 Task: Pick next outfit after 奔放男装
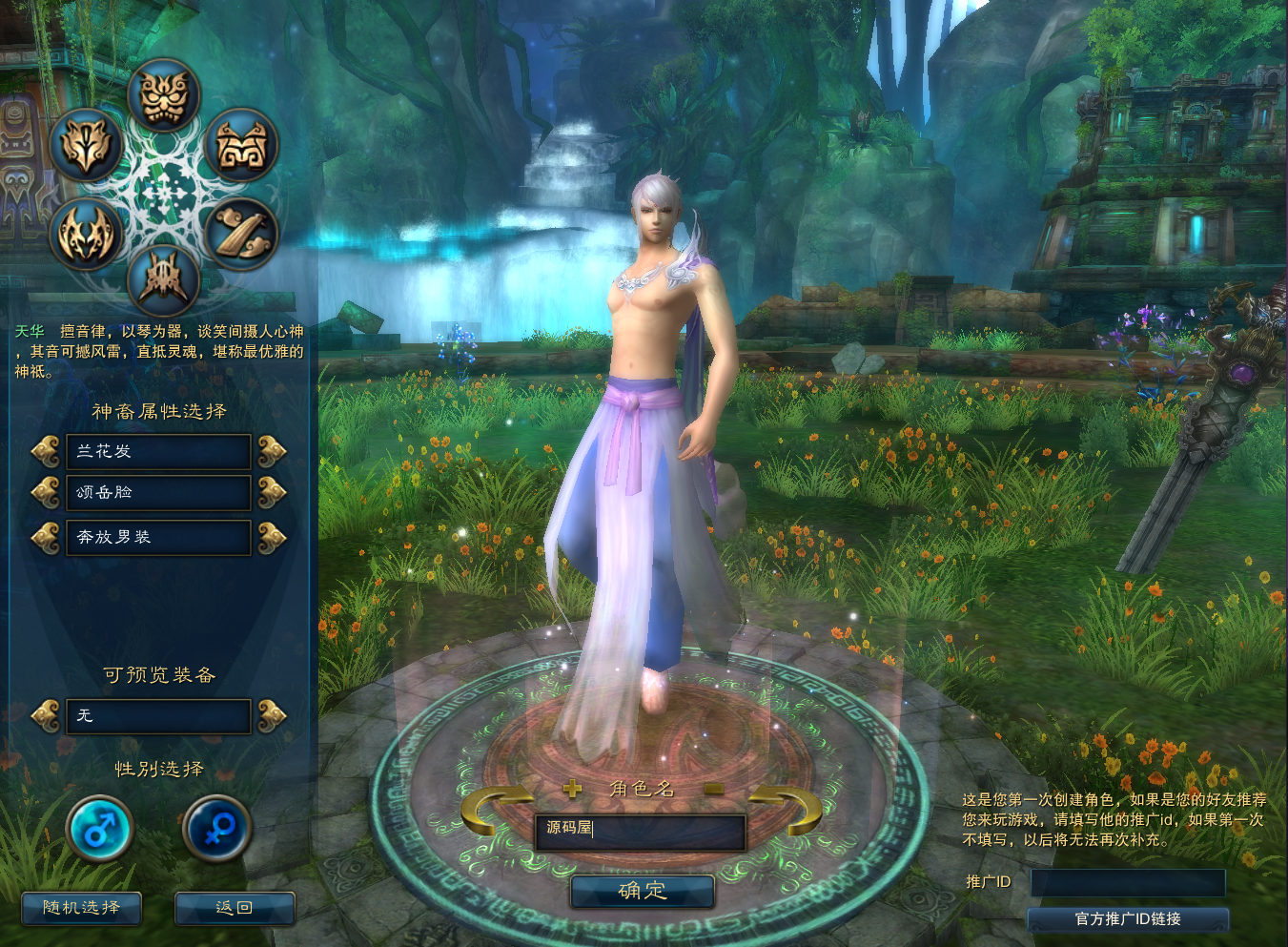[x=272, y=538]
